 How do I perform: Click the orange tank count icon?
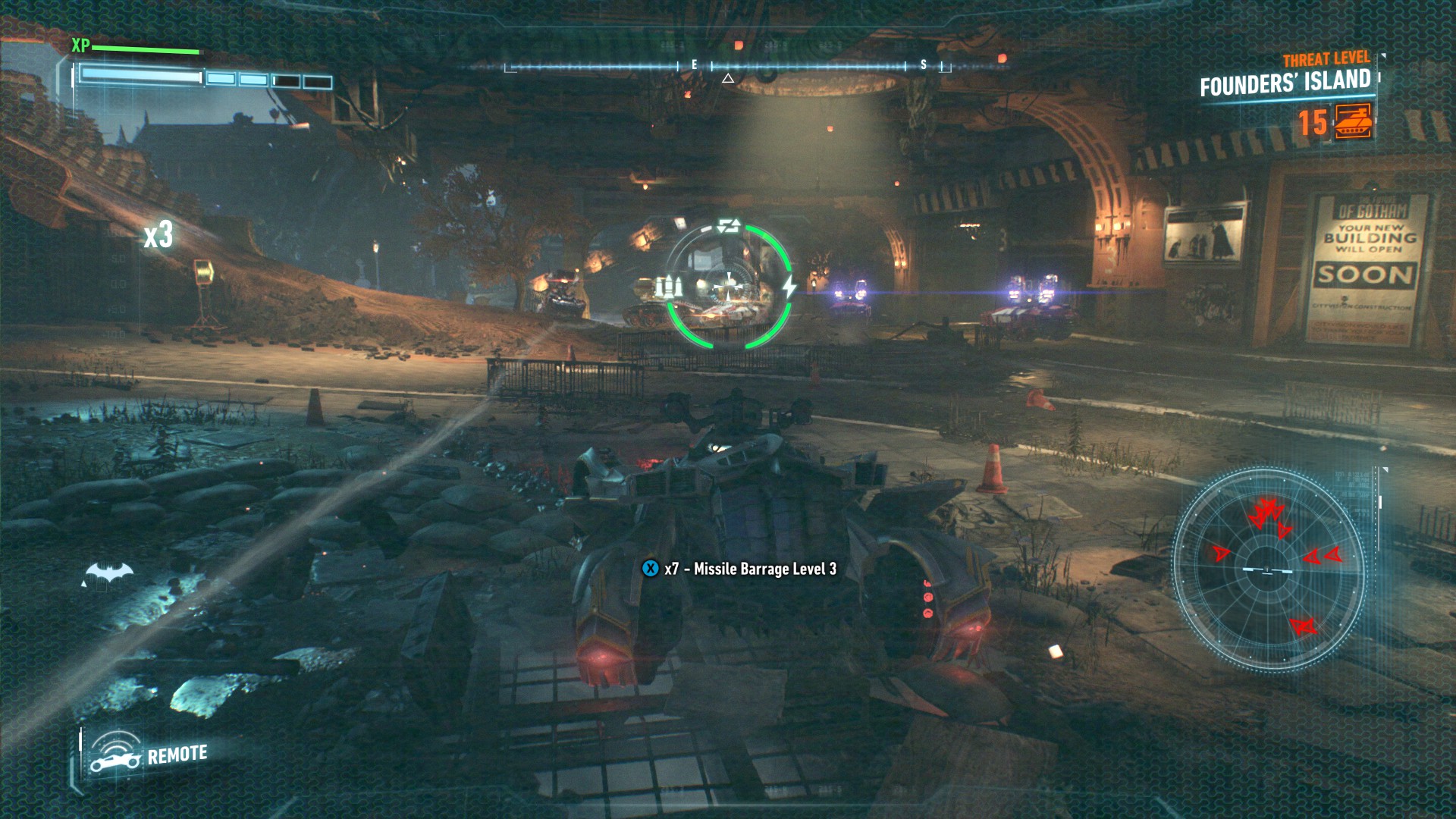(1354, 121)
